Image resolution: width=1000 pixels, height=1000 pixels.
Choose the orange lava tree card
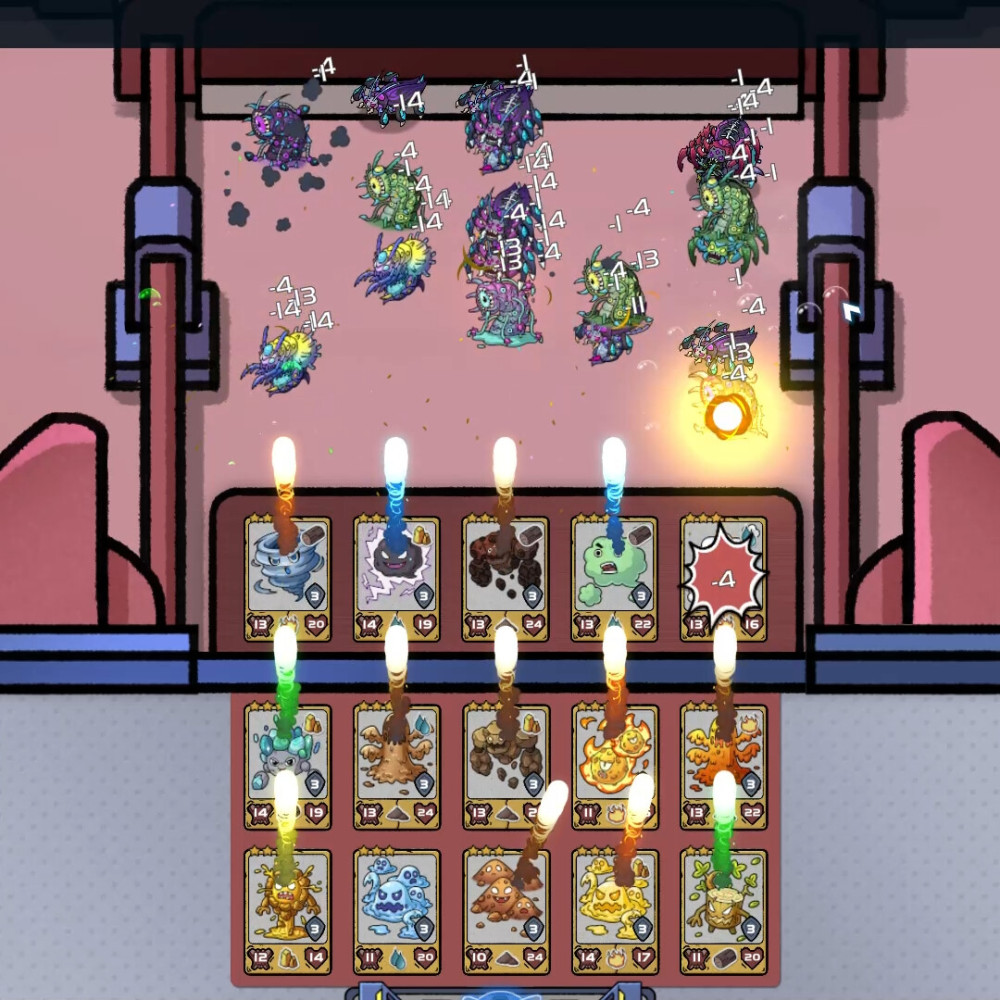[x=723, y=767]
